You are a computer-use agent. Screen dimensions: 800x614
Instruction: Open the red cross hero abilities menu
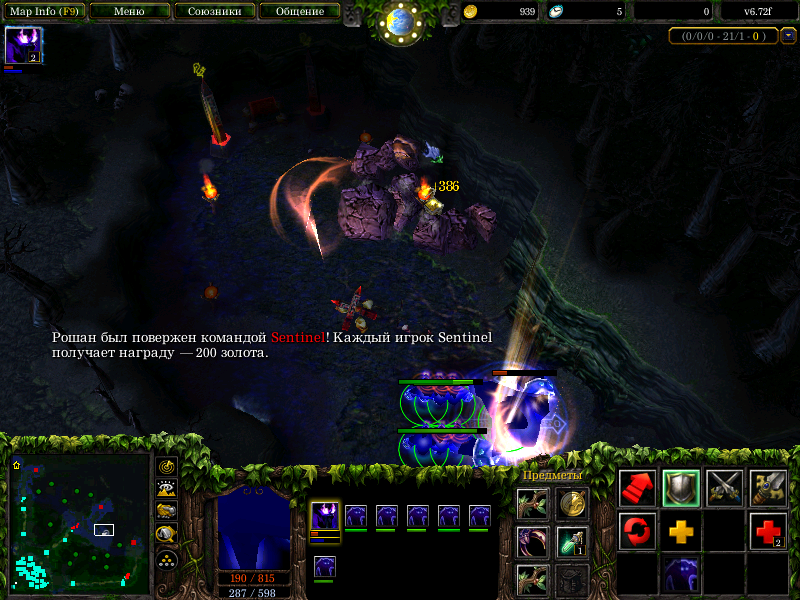coord(768,530)
